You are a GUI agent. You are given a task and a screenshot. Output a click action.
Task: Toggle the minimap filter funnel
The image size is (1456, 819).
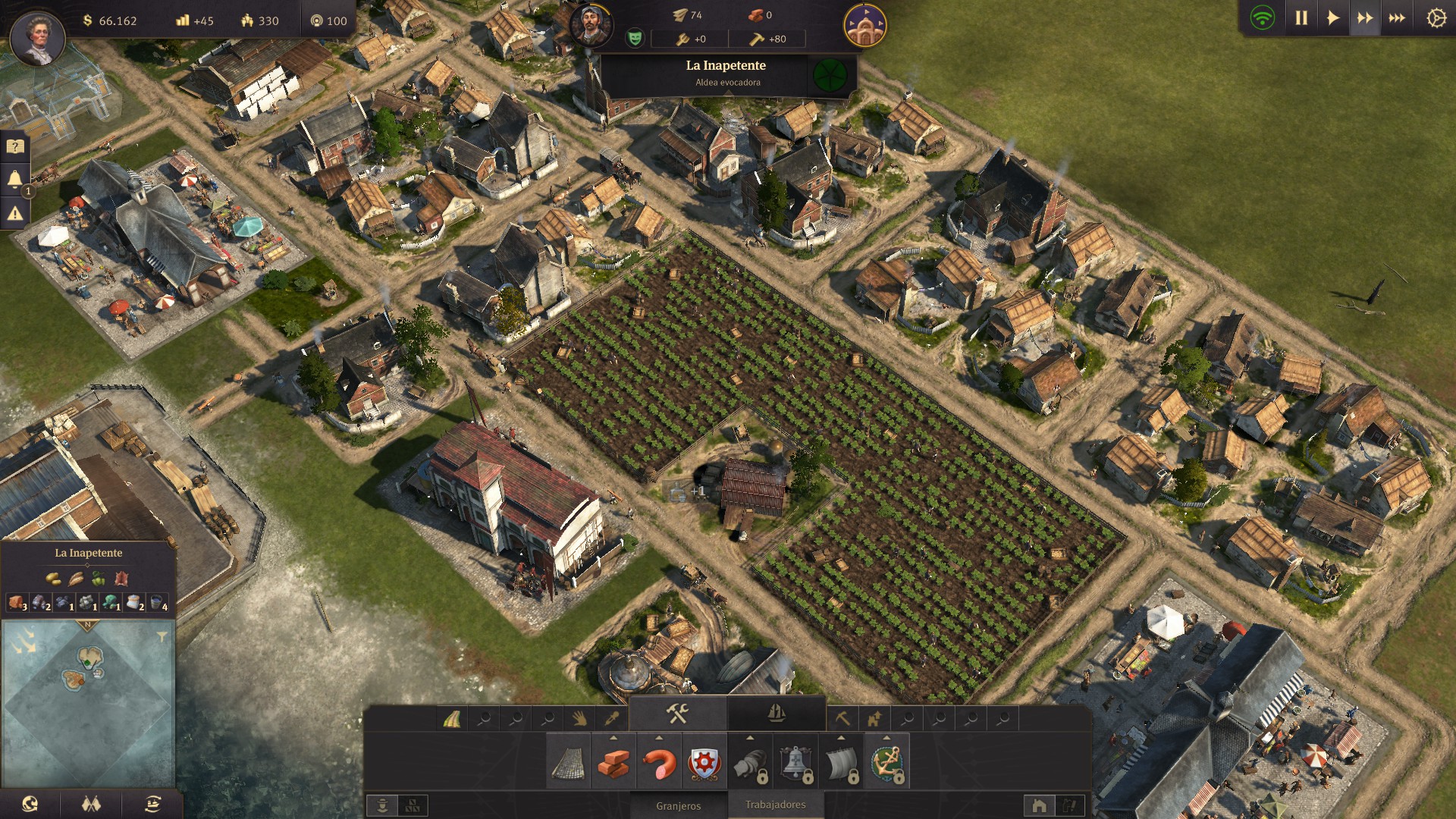point(162,637)
